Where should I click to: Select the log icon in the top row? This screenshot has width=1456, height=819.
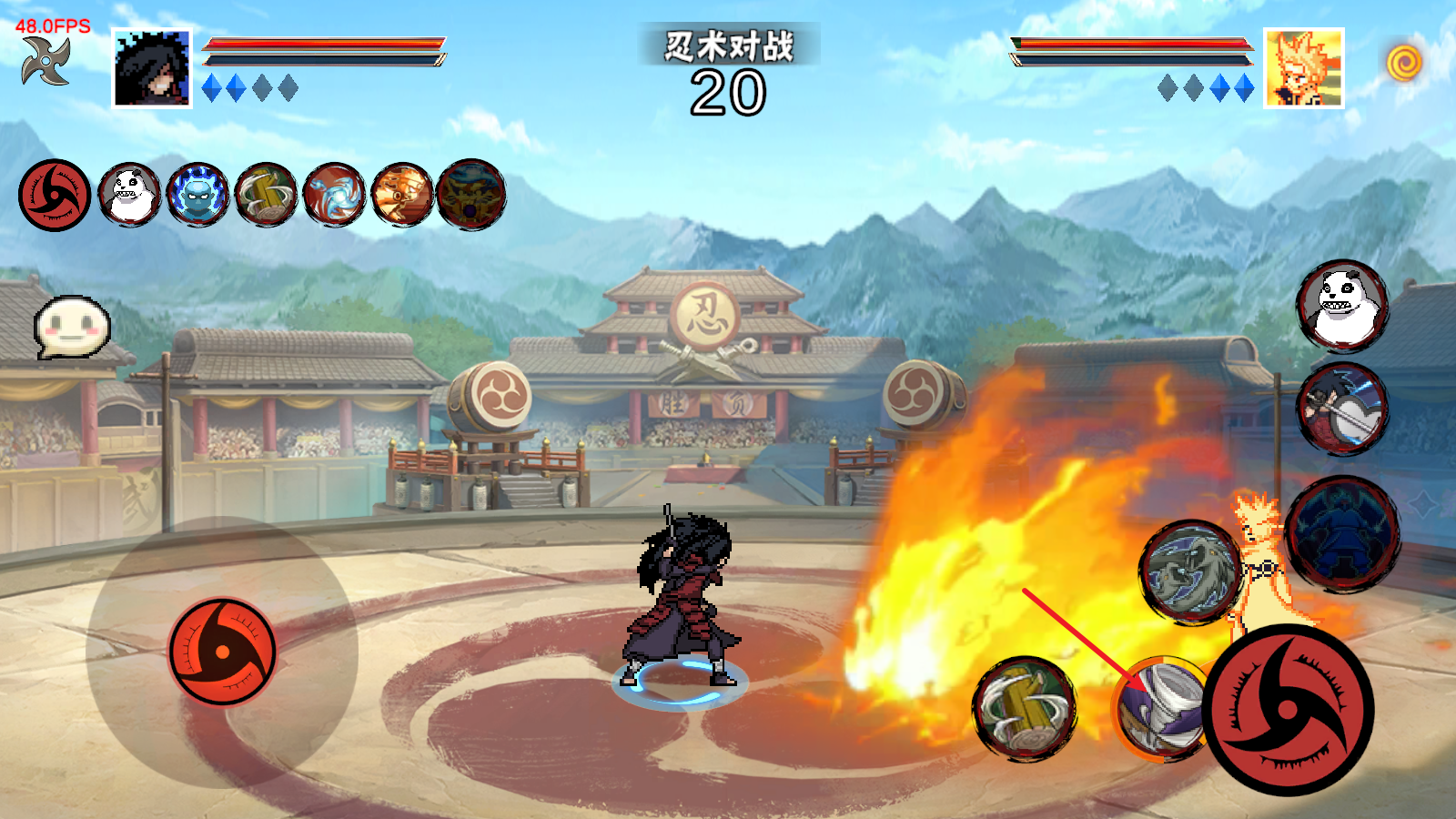(266, 195)
